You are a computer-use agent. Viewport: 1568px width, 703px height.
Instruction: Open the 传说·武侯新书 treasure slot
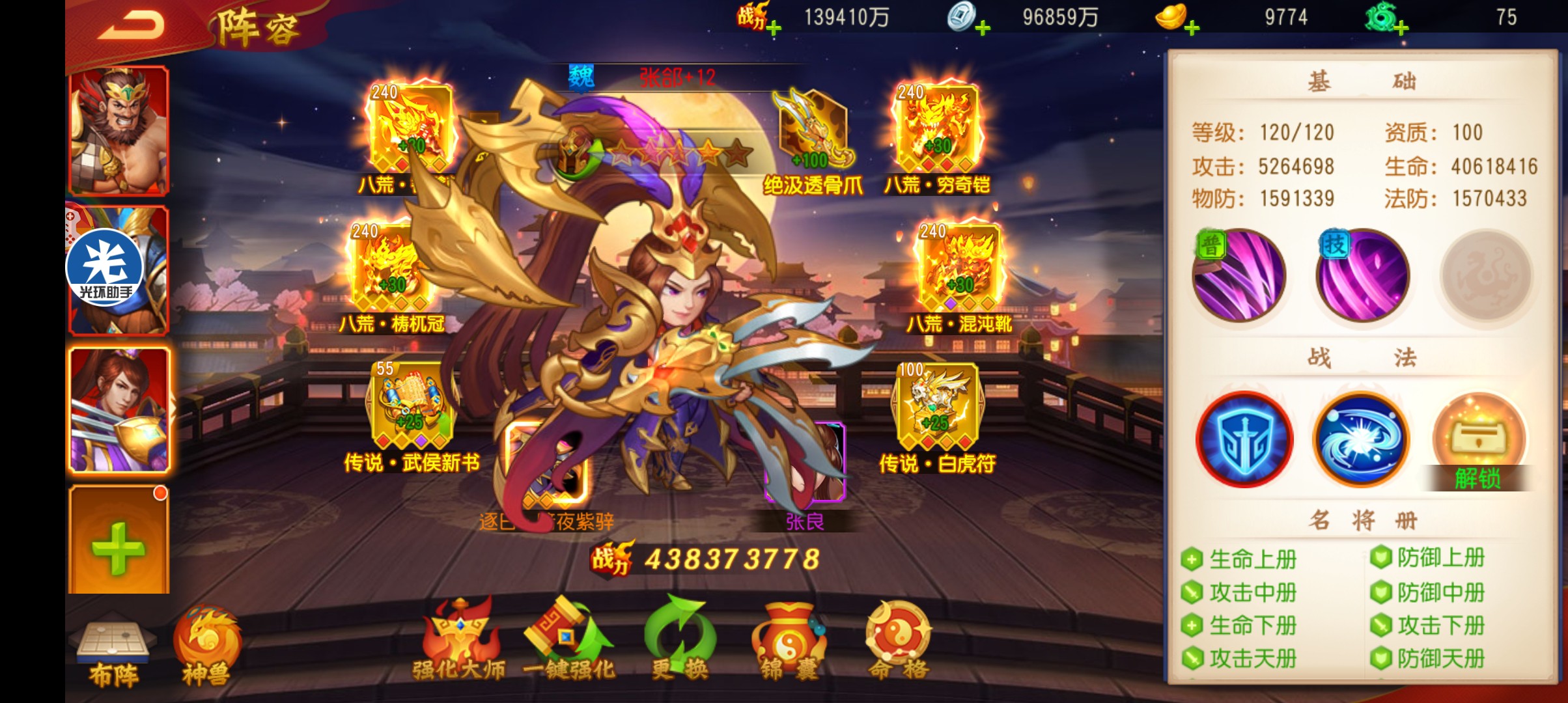(411, 407)
